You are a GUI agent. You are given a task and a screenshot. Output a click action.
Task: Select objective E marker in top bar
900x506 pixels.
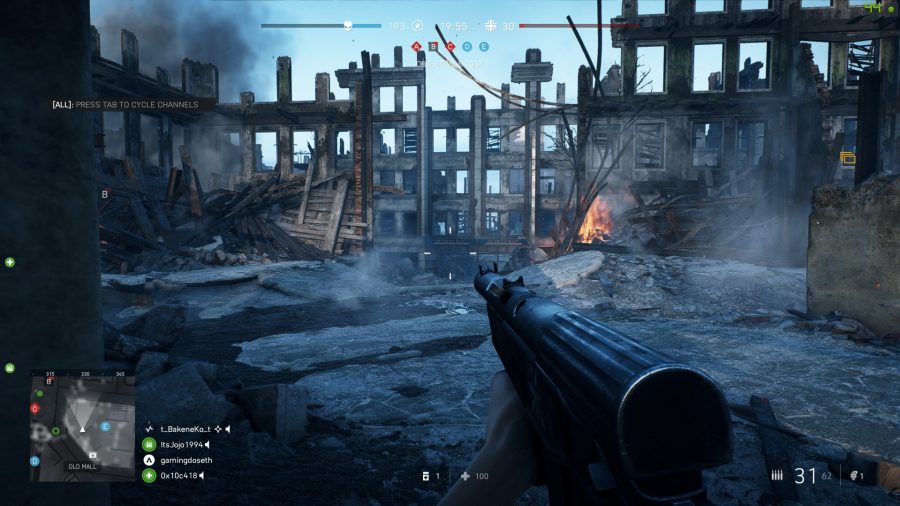(484, 46)
